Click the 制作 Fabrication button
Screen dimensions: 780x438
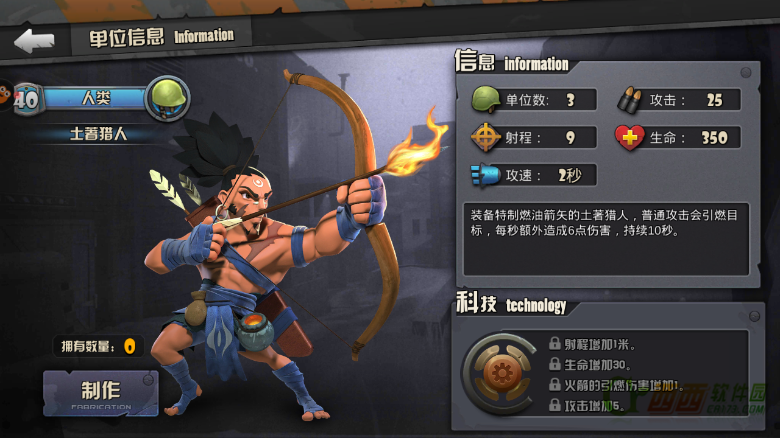tap(100, 393)
